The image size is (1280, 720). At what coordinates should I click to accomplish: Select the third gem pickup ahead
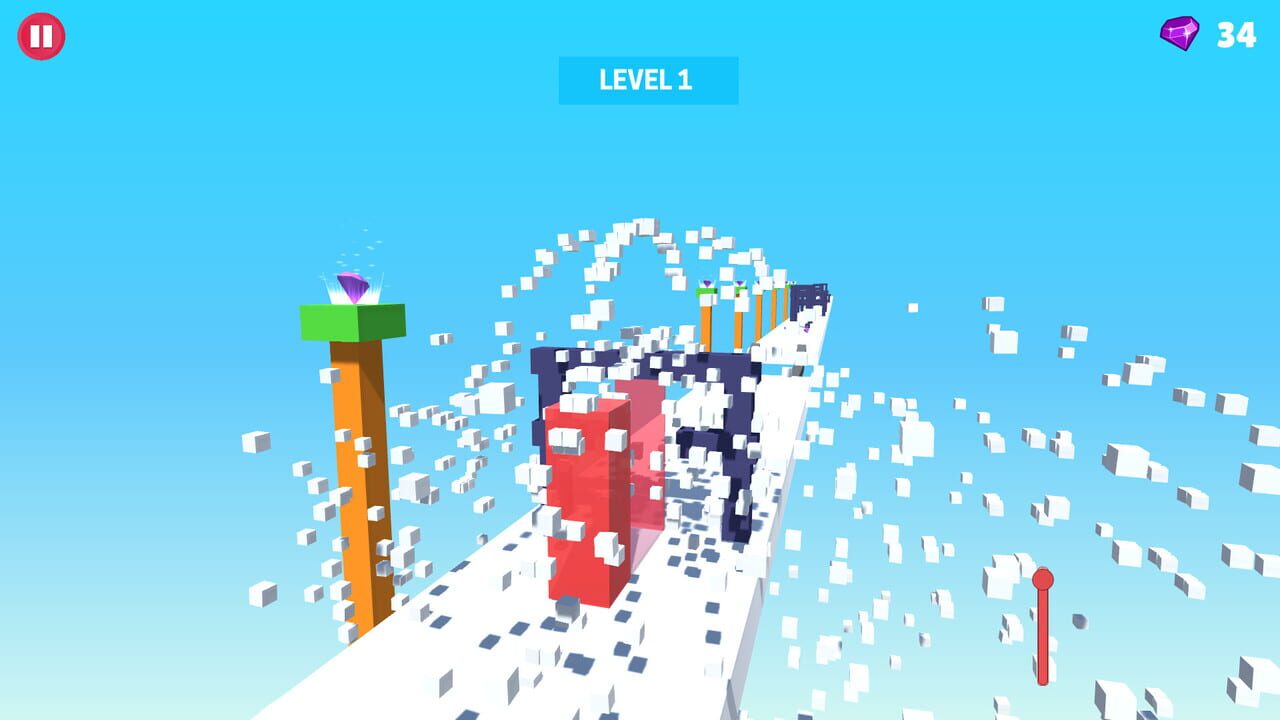[x=757, y=282]
